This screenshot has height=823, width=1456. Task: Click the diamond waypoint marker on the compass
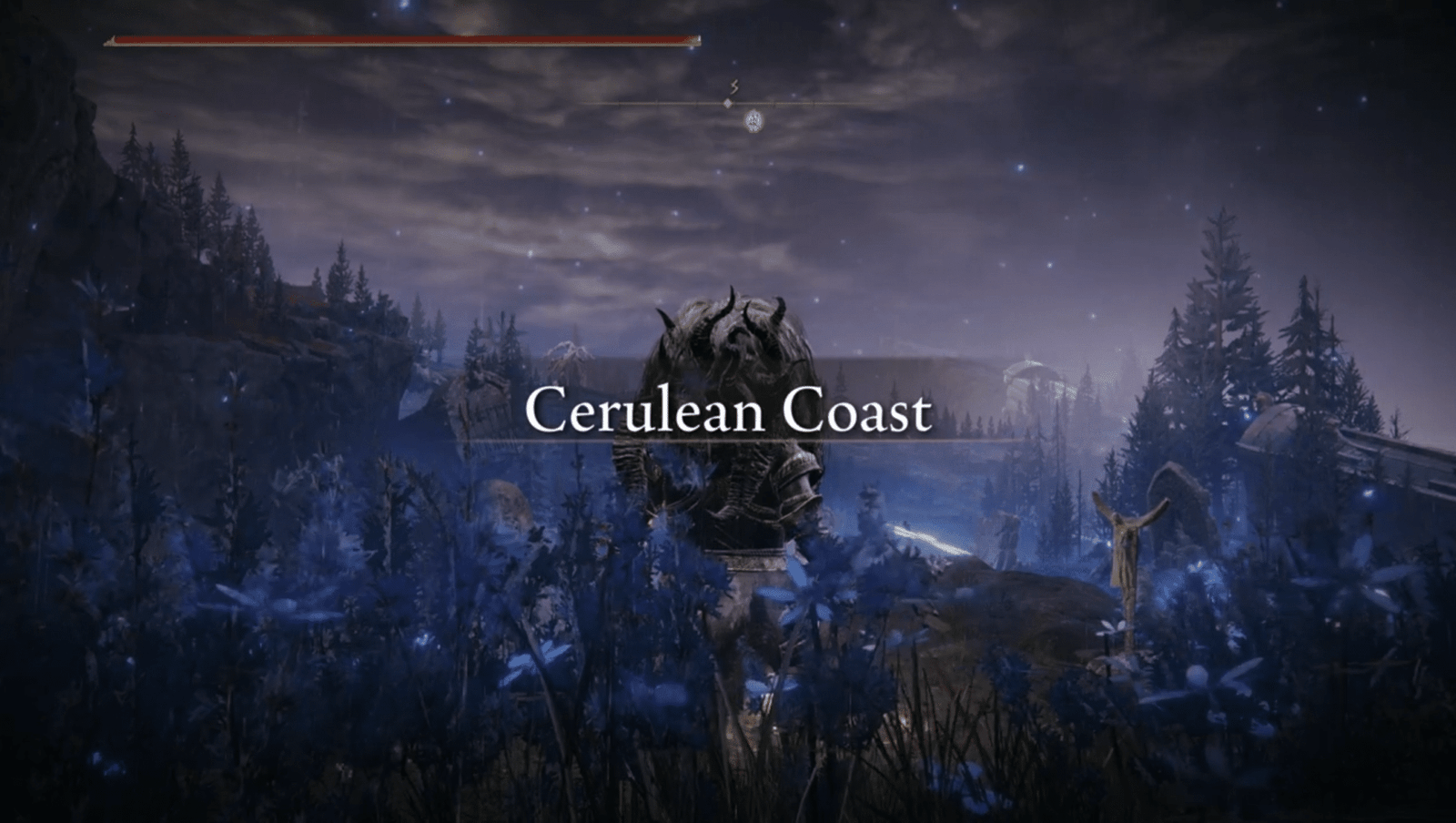[728, 103]
